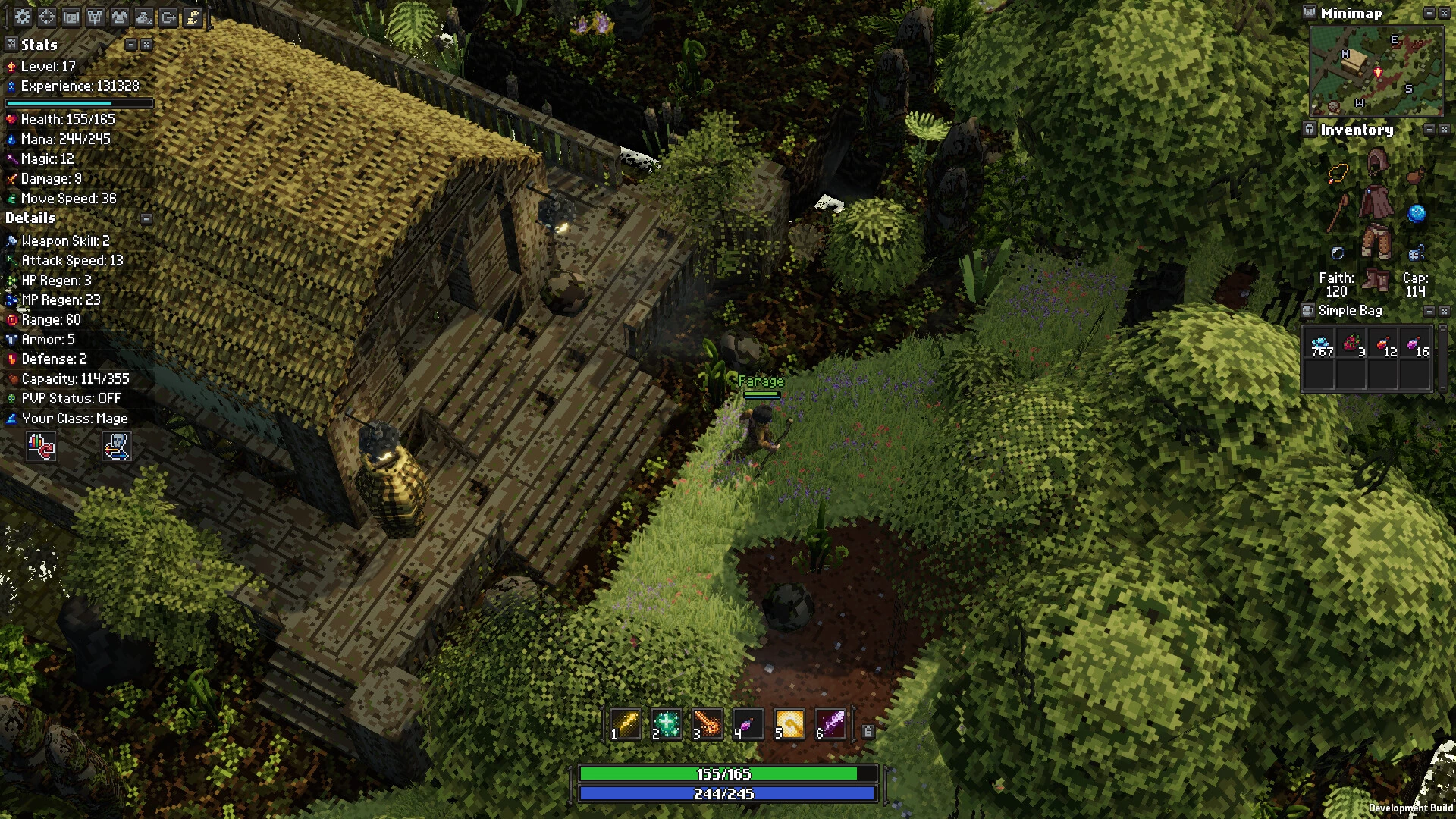Select the equipped wooden staff
The width and height of the screenshot is (1456, 819).
coord(1338,213)
